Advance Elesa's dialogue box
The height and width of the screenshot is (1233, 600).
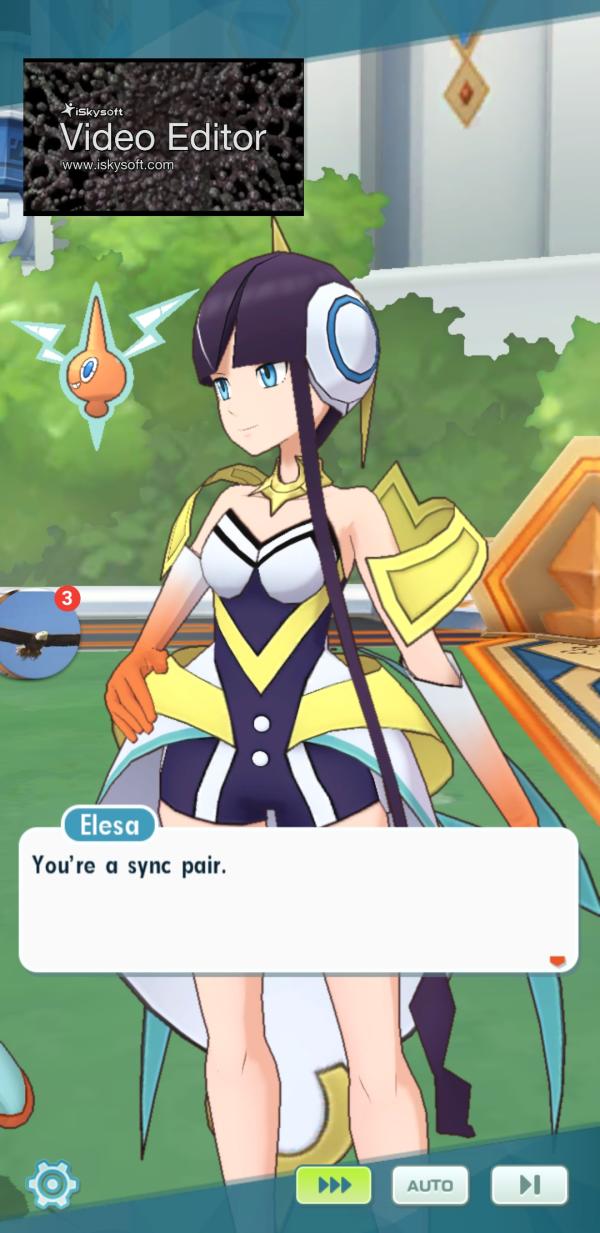[x=298, y=900]
